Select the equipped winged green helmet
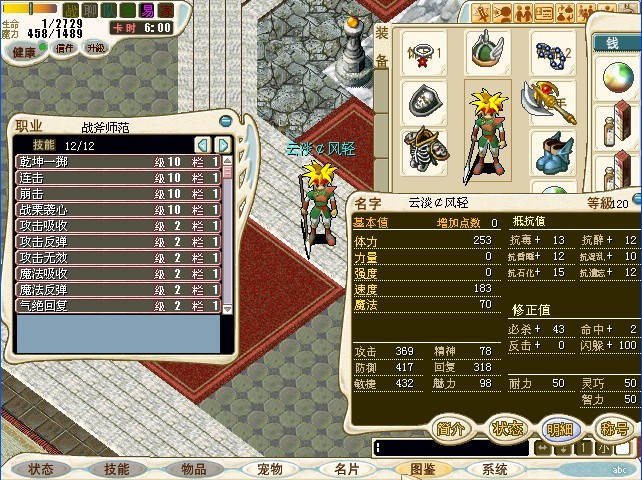This screenshot has height=480, width=642. (486, 51)
